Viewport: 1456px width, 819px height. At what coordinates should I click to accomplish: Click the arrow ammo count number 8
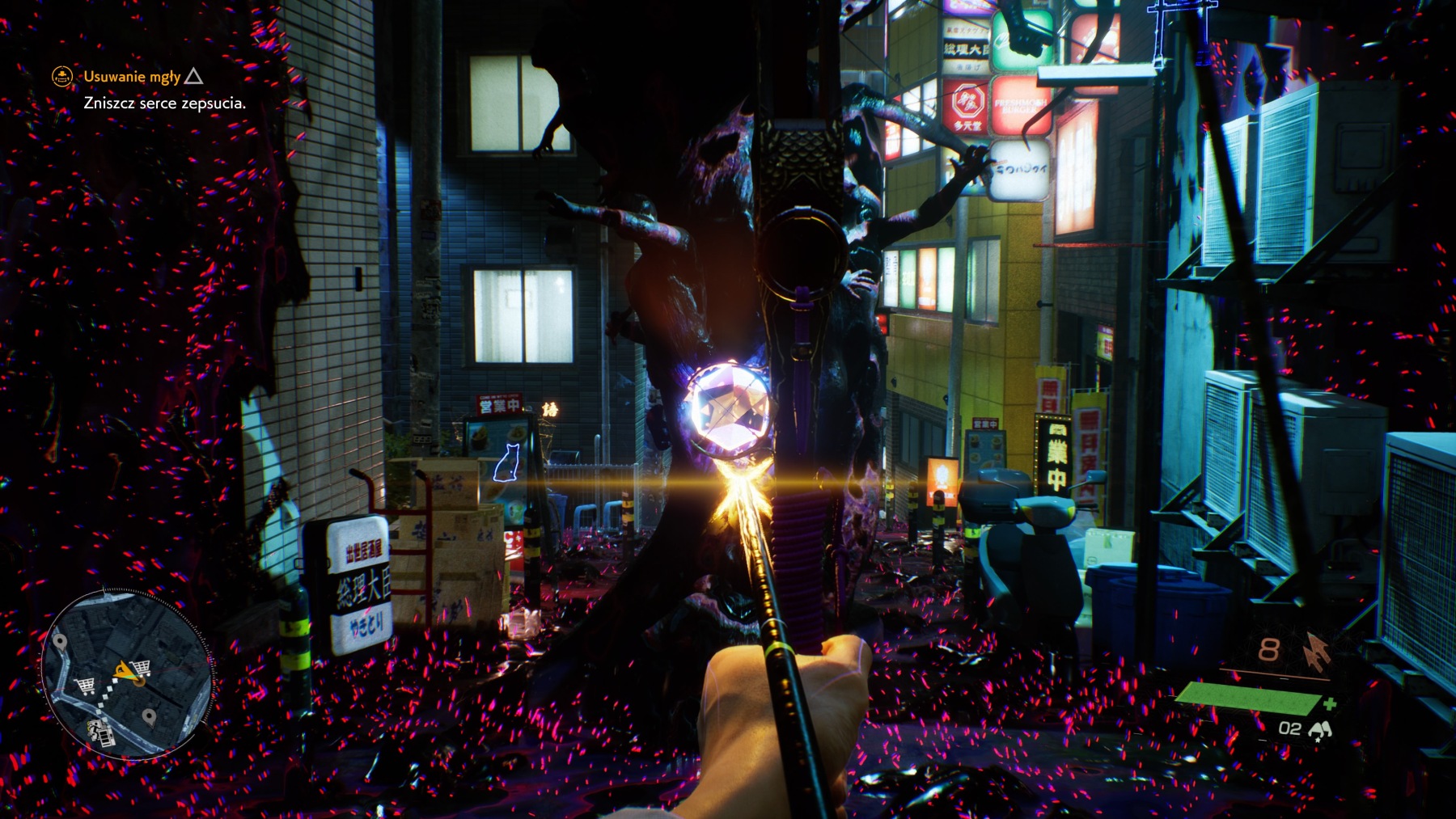[x=1270, y=649]
